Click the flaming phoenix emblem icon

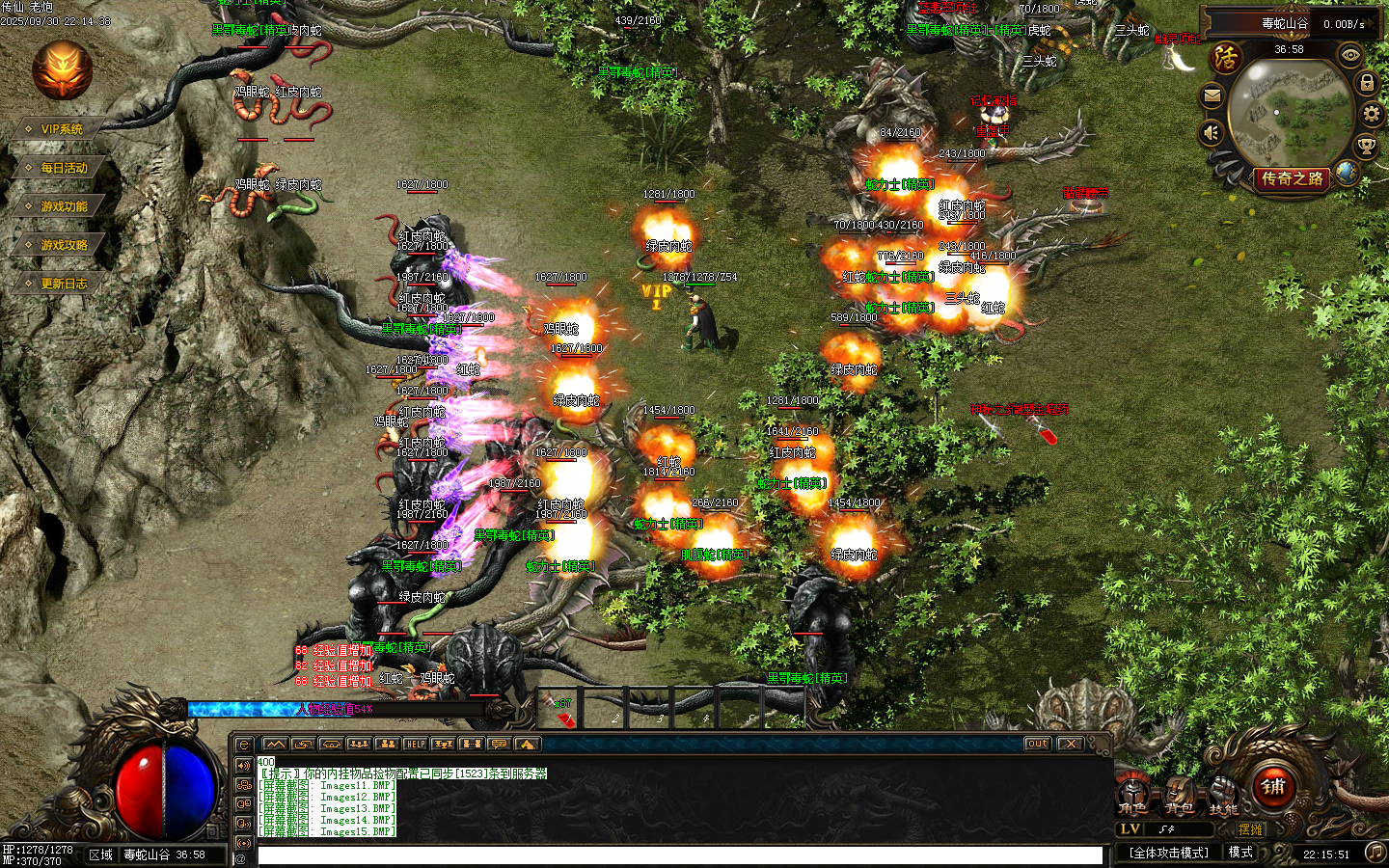pos(63,70)
